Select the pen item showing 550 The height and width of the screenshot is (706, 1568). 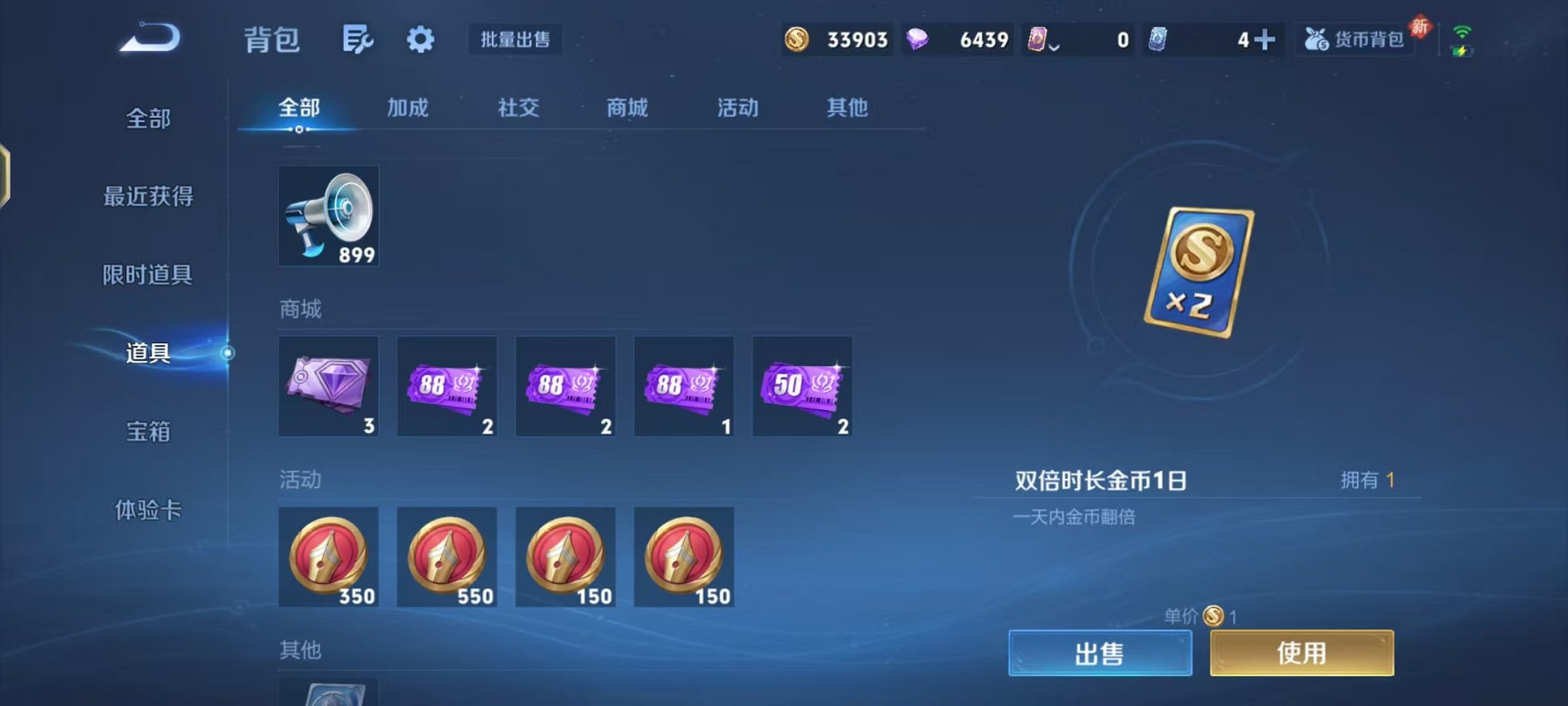pos(447,556)
